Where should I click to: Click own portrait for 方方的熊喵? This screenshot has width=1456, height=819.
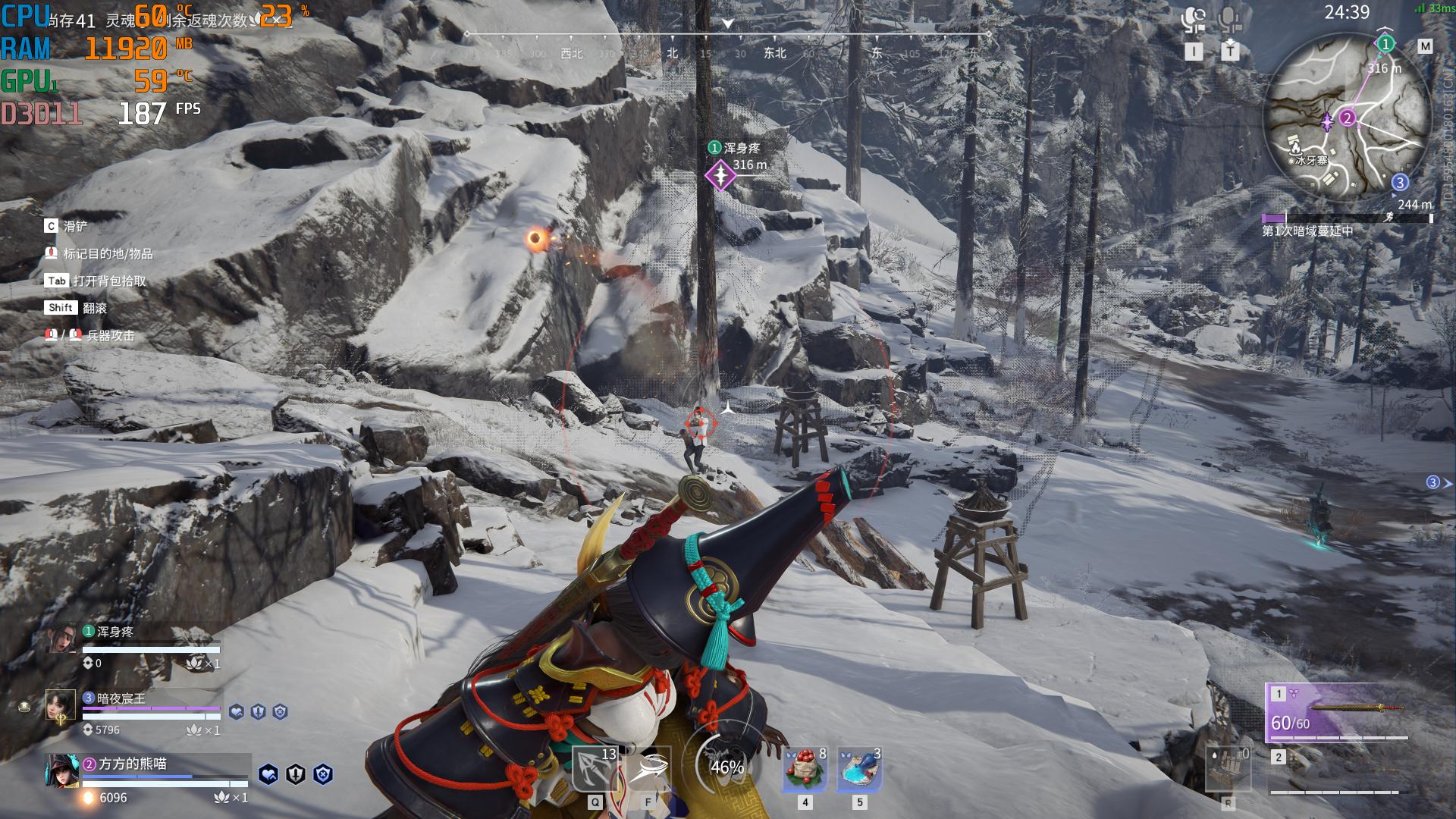[x=62, y=771]
